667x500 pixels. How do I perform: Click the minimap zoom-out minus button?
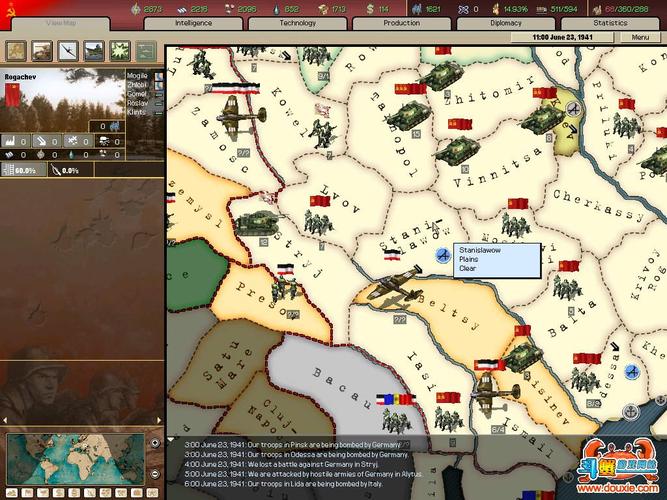point(154,471)
